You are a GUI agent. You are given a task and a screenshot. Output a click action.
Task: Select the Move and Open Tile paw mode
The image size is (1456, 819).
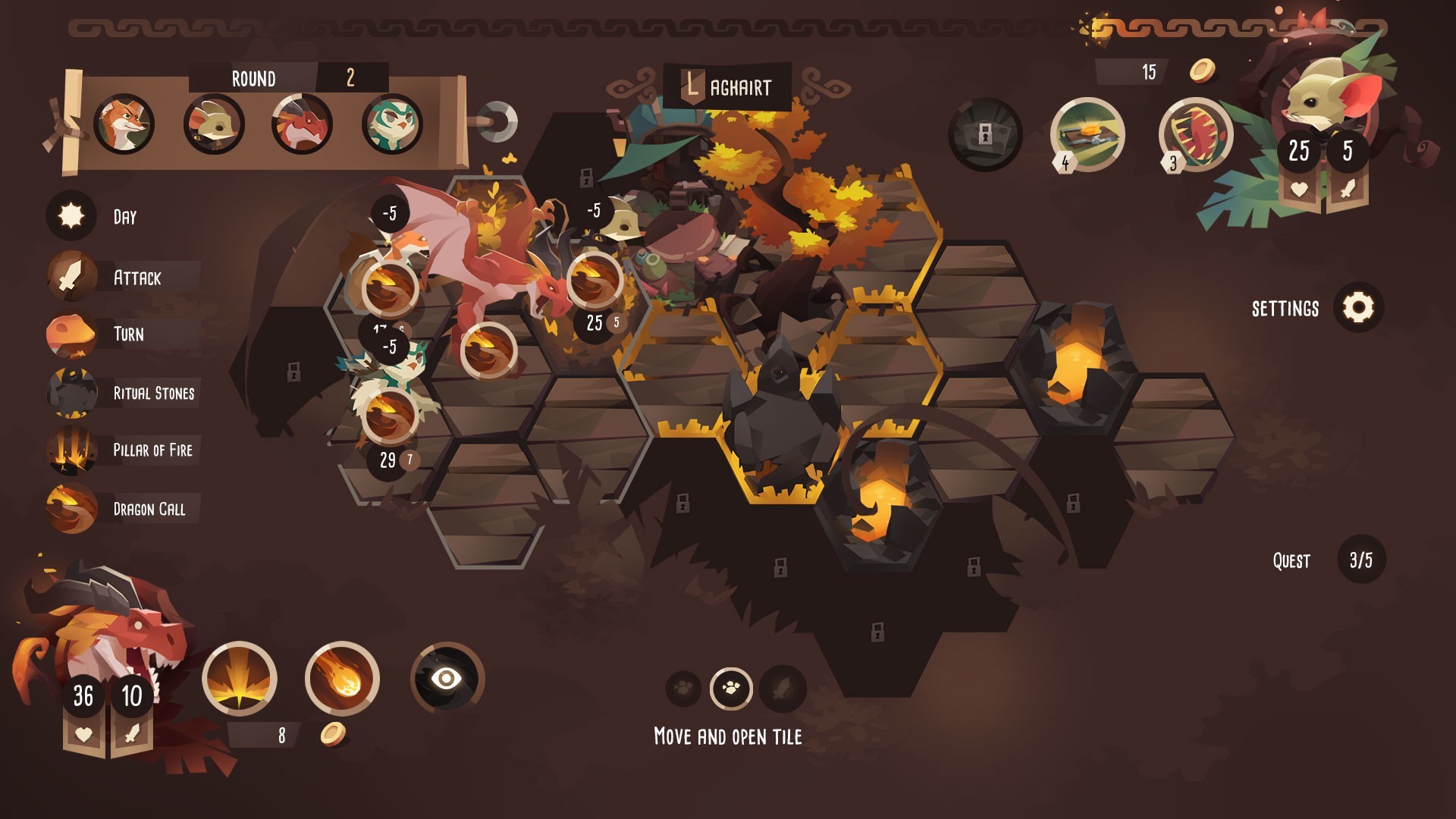pyautogui.click(x=731, y=689)
